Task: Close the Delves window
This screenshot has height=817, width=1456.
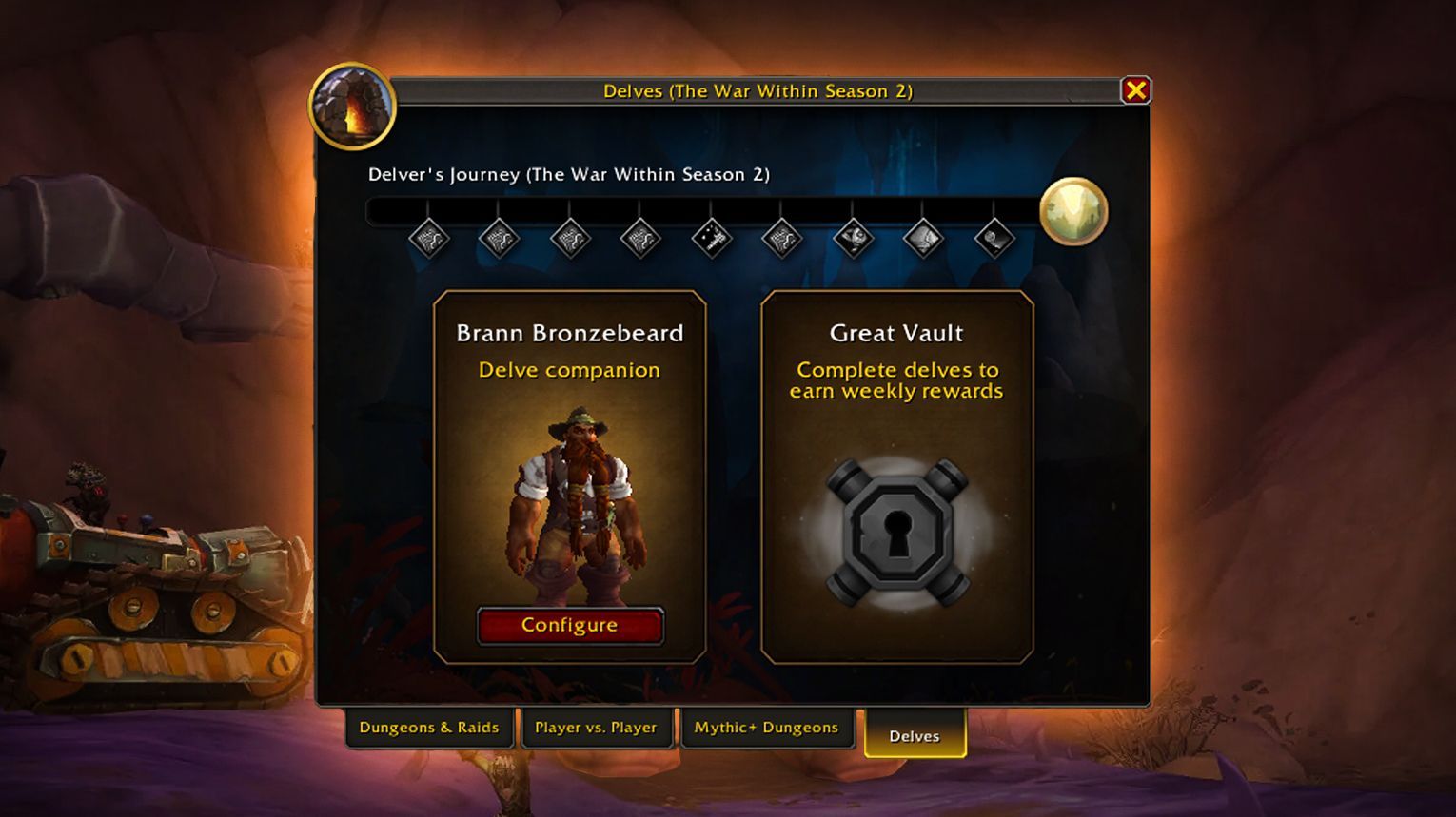Action: (1135, 90)
